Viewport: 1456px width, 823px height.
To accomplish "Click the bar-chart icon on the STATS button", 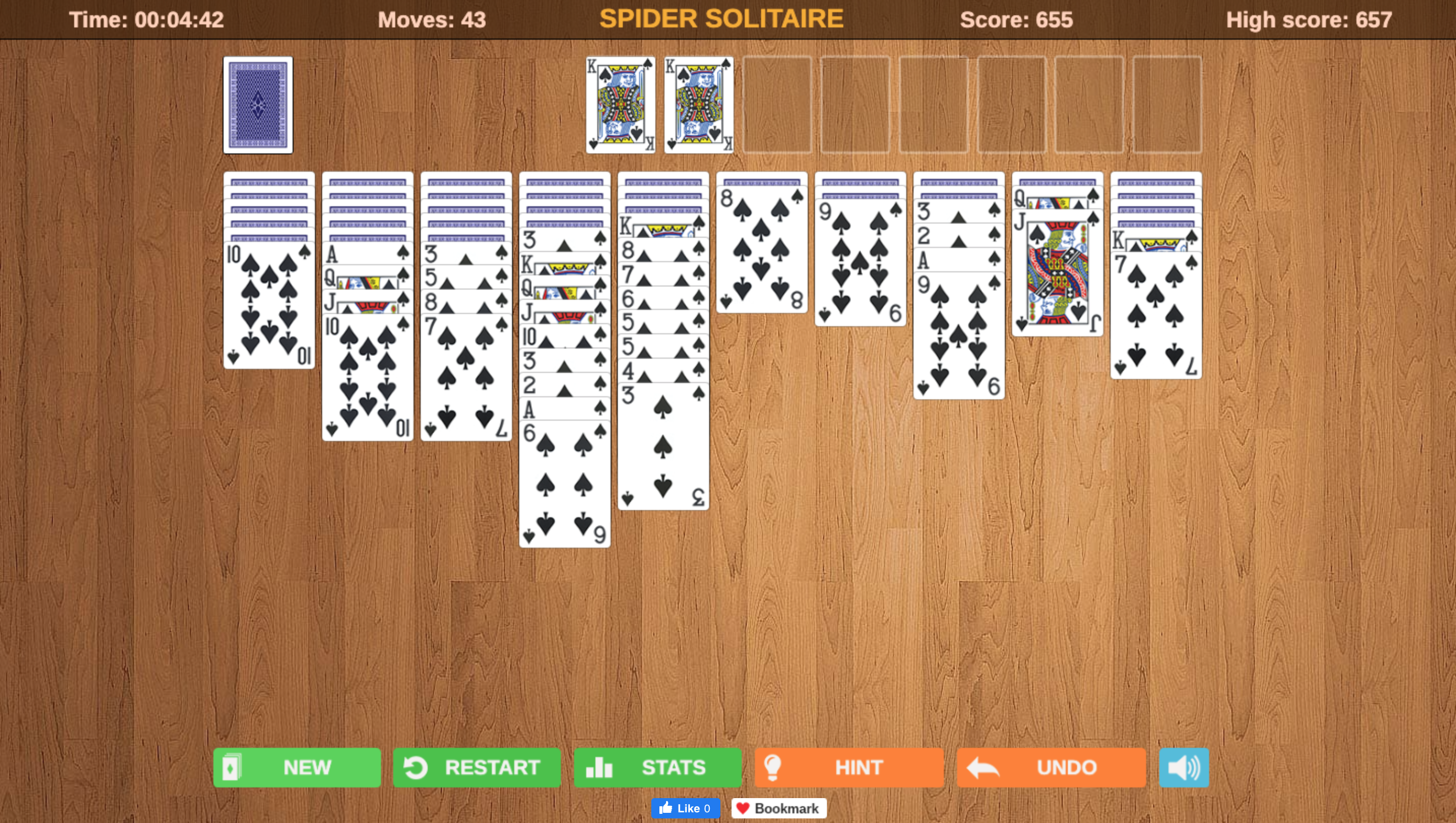I will (600, 768).
